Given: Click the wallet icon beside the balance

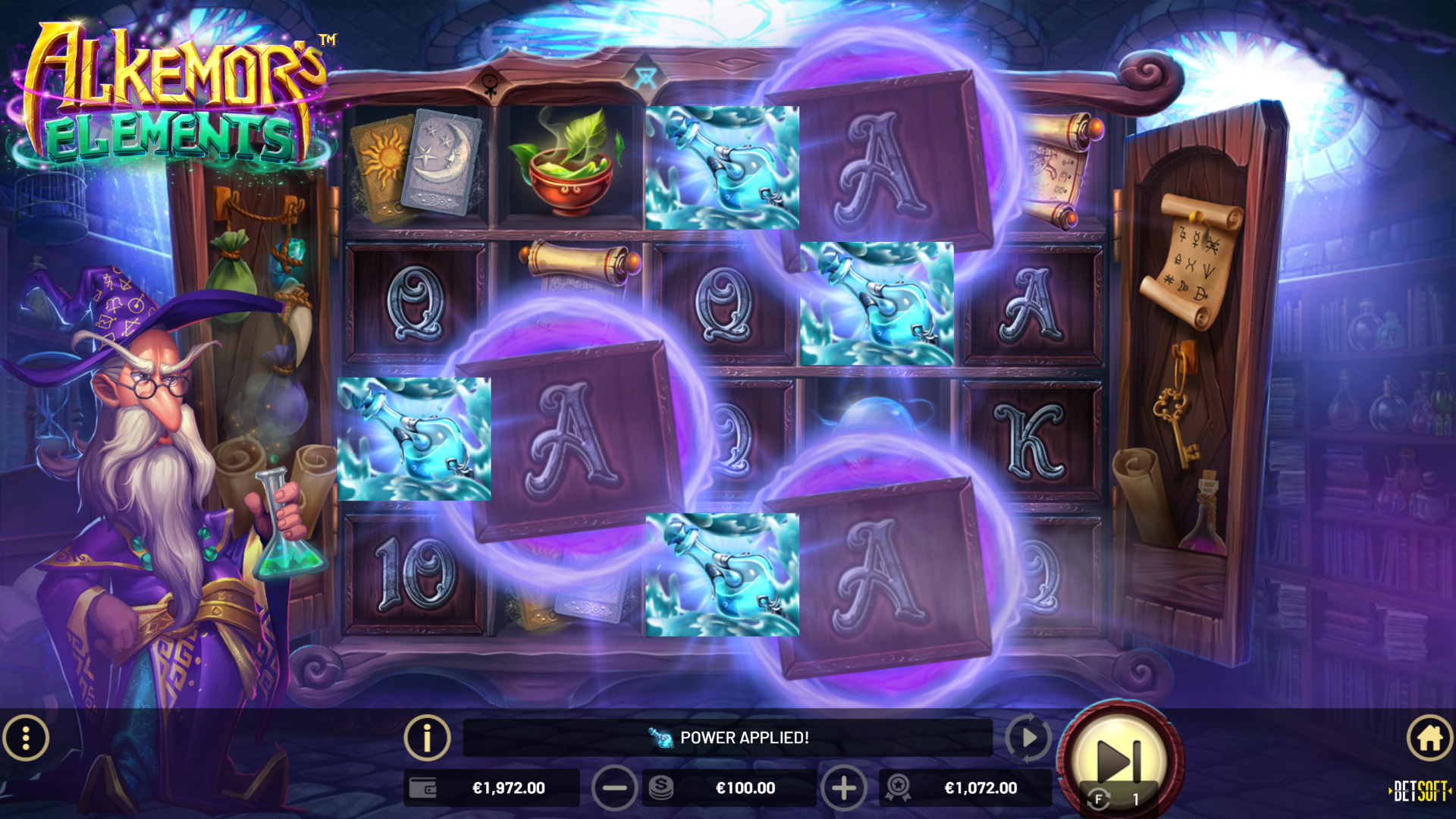Looking at the screenshot, I should (422, 788).
